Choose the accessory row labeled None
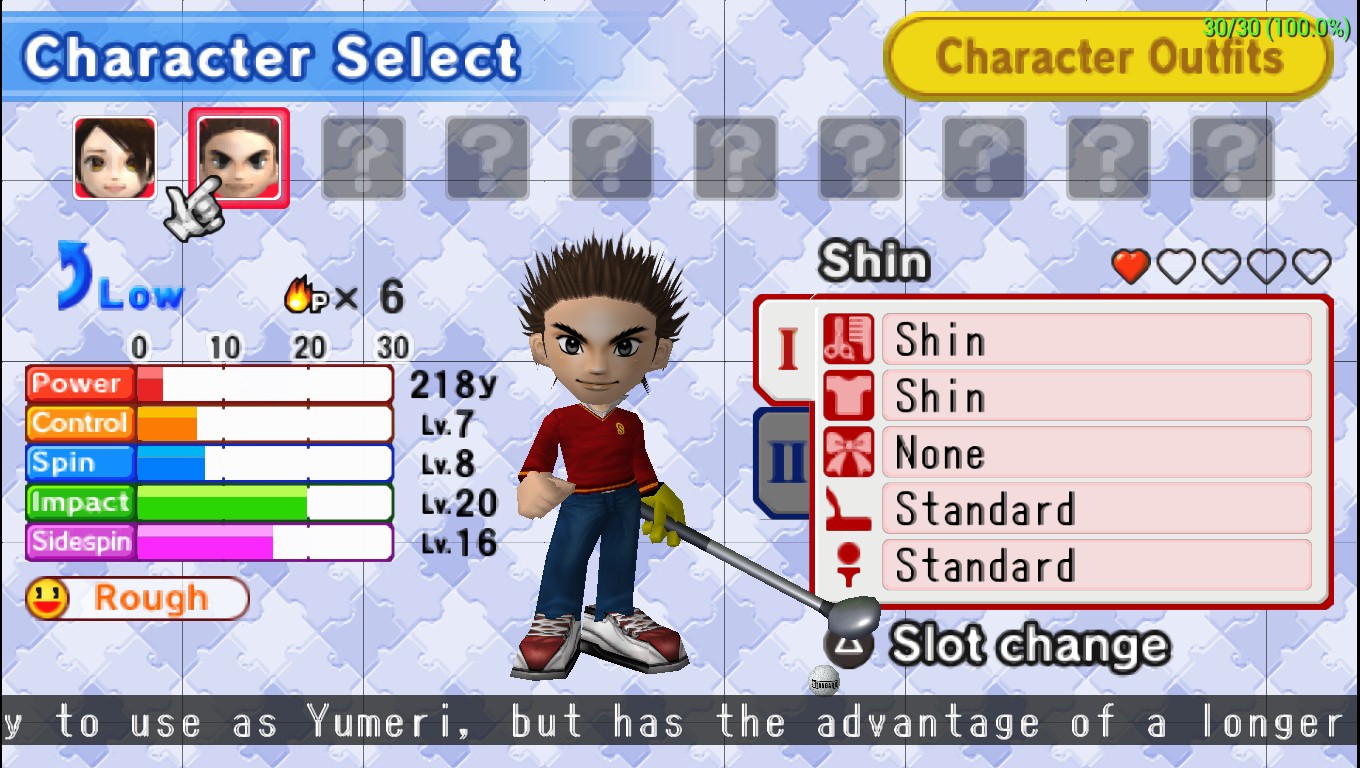The height and width of the screenshot is (768, 1360). pos(1067,453)
